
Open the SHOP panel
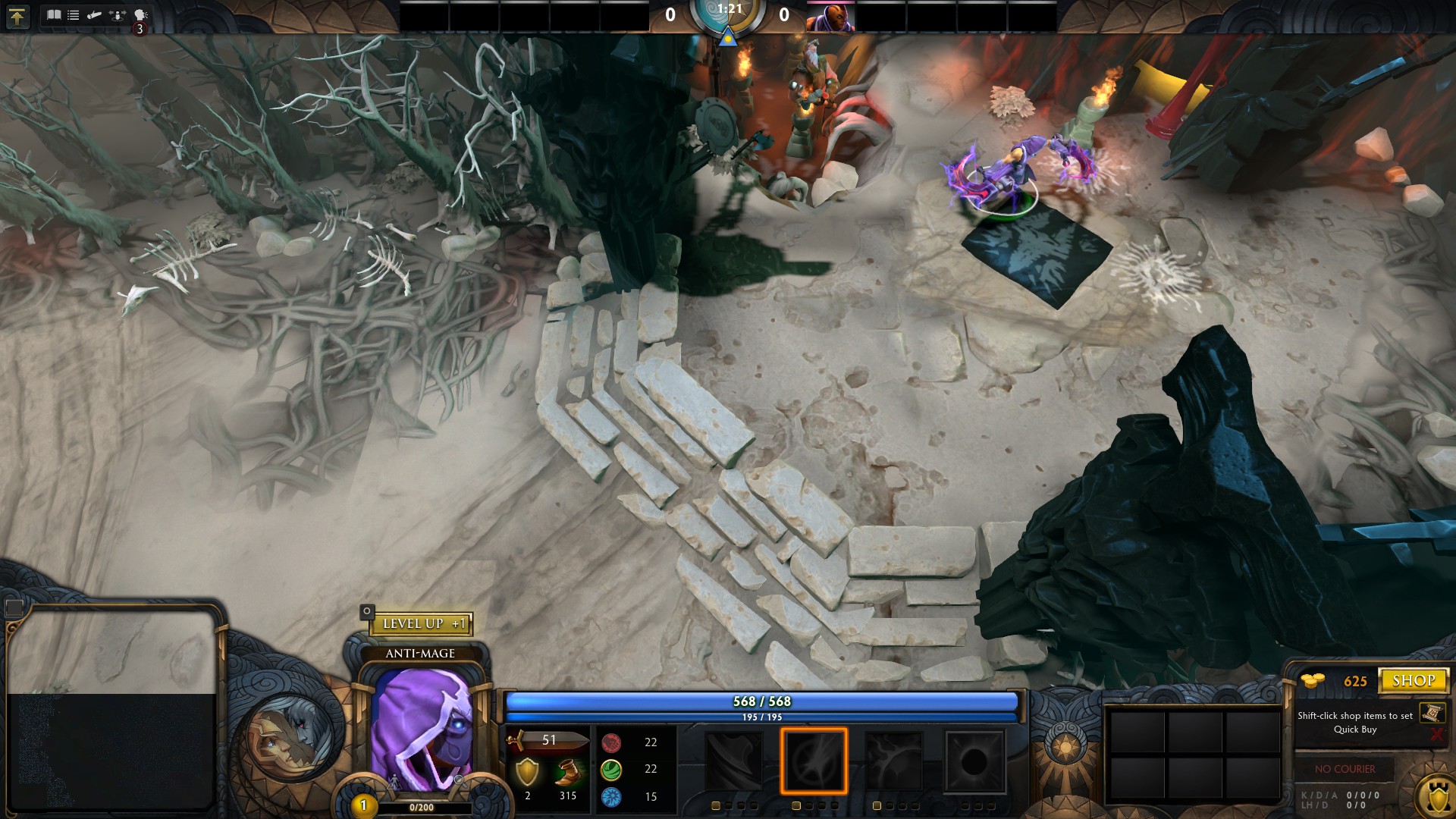point(1413,680)
